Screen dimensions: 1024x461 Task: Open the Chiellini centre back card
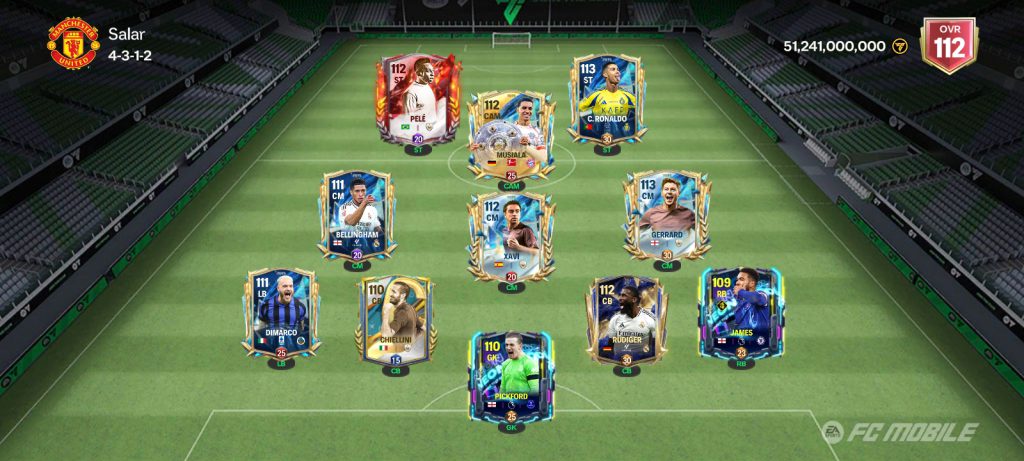tap(395, 320)
